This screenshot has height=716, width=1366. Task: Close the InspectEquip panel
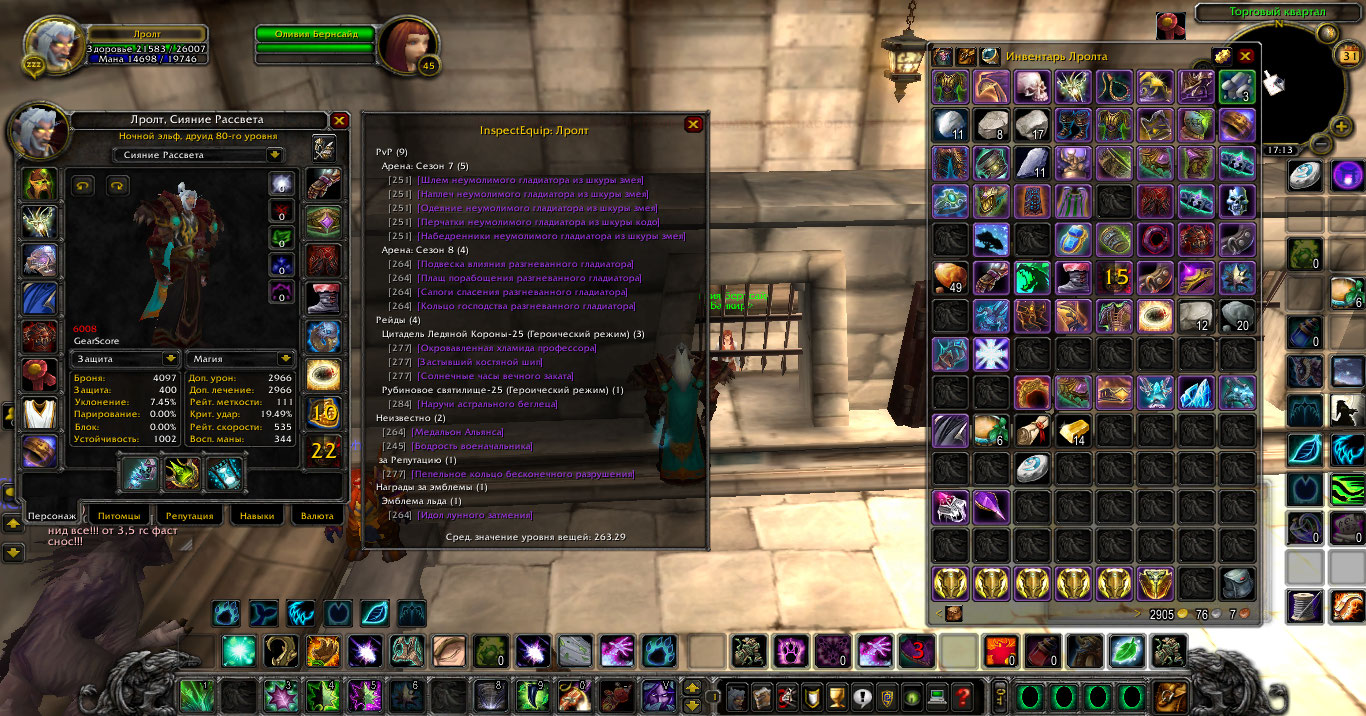(693, 124)
